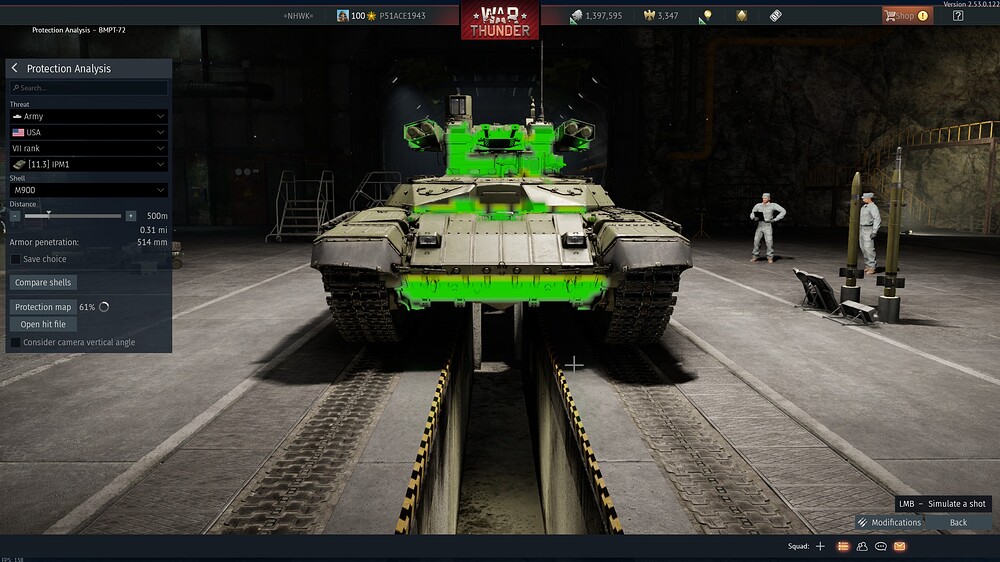This screenshot has width=1000, height=562.
Task: Expand the VII rank dropdown
Action: 88,148
